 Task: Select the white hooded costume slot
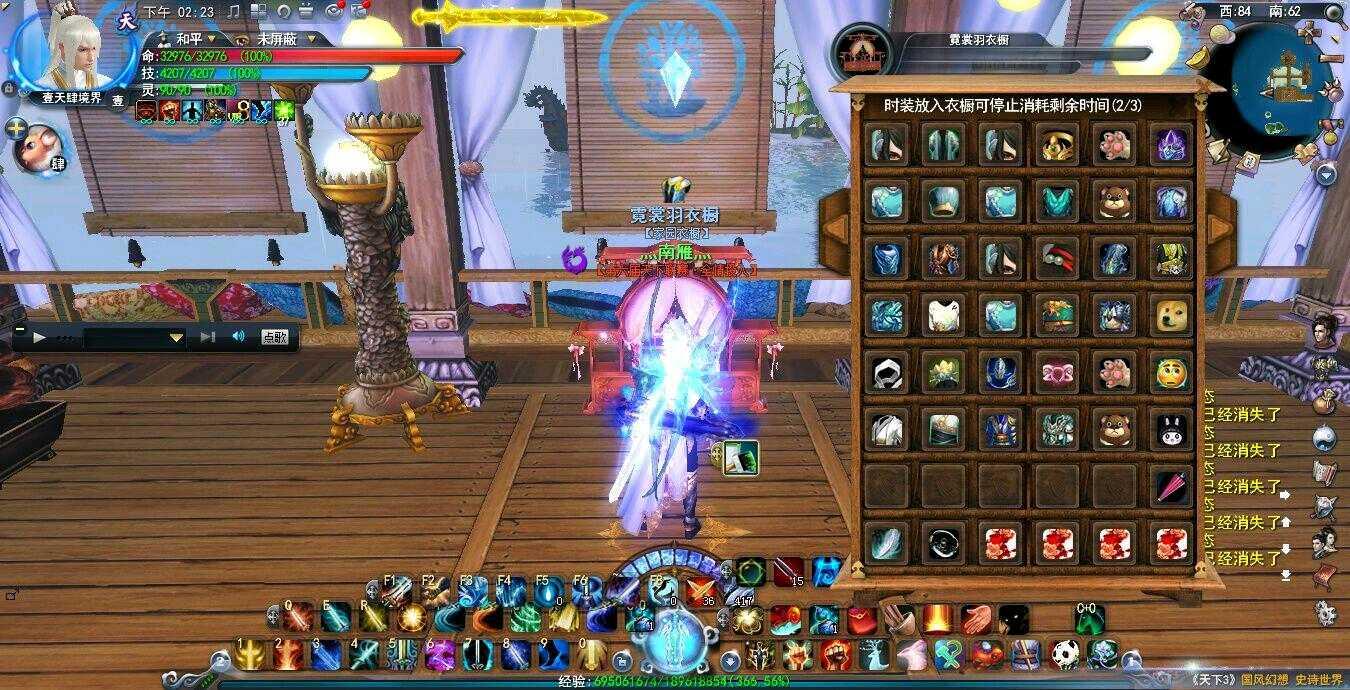885,372
